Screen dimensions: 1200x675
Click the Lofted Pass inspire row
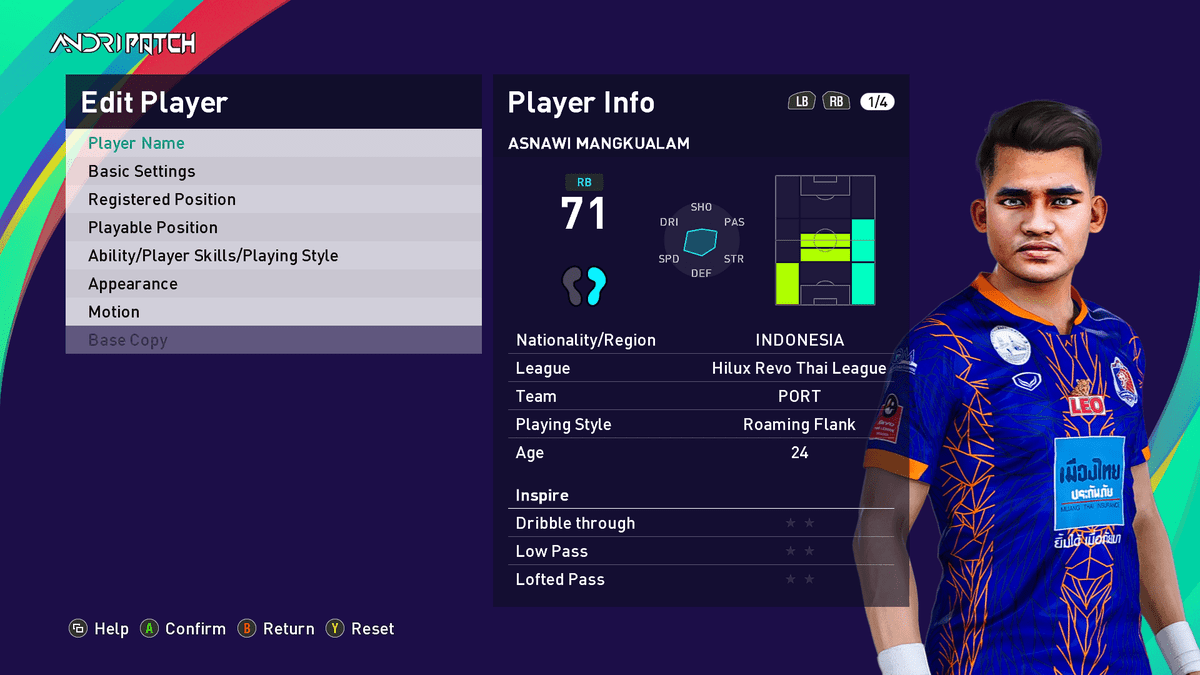700,579
